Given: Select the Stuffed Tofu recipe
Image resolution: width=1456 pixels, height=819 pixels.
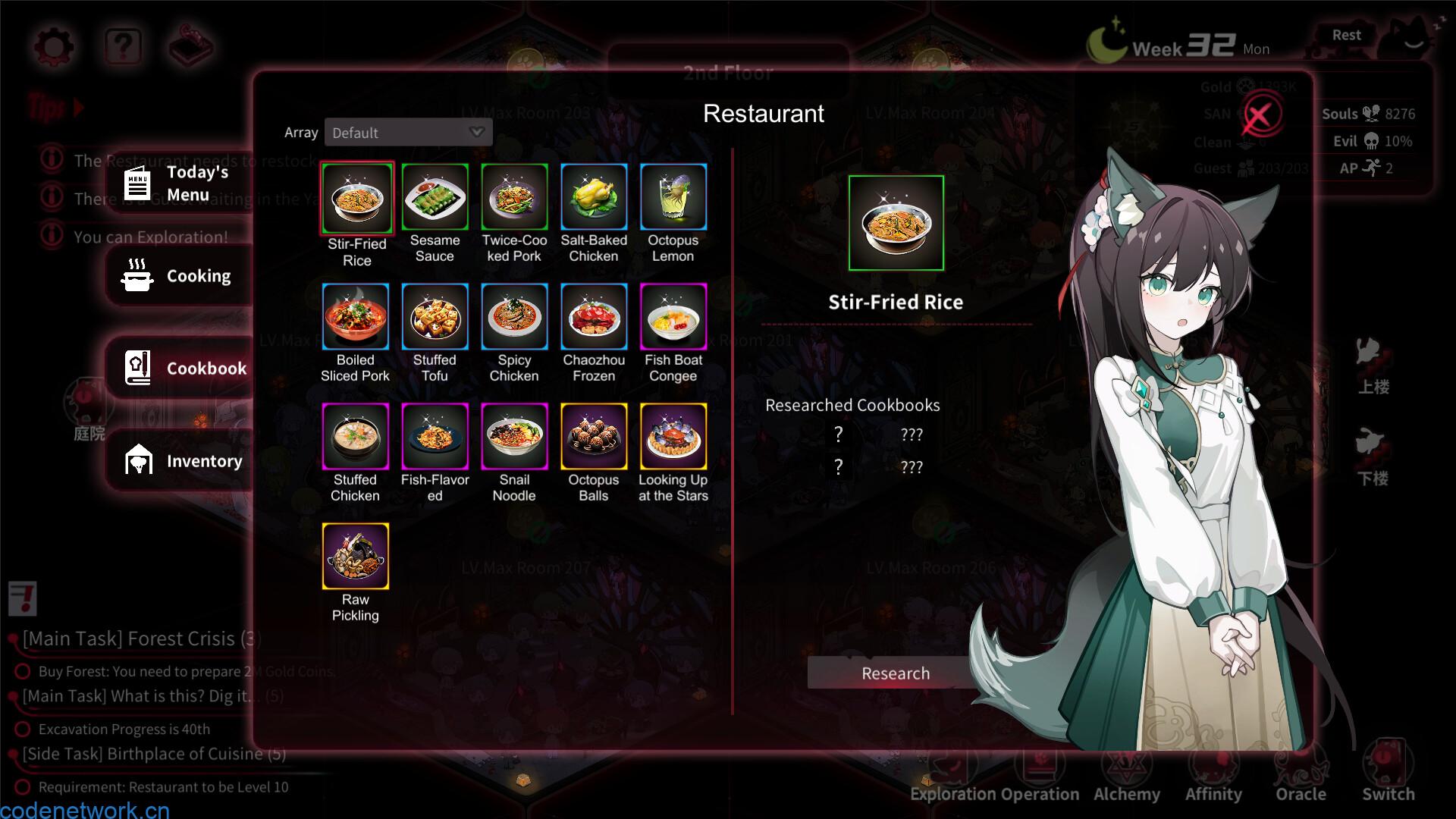Looking at the screenshot, I should point(435,317).
